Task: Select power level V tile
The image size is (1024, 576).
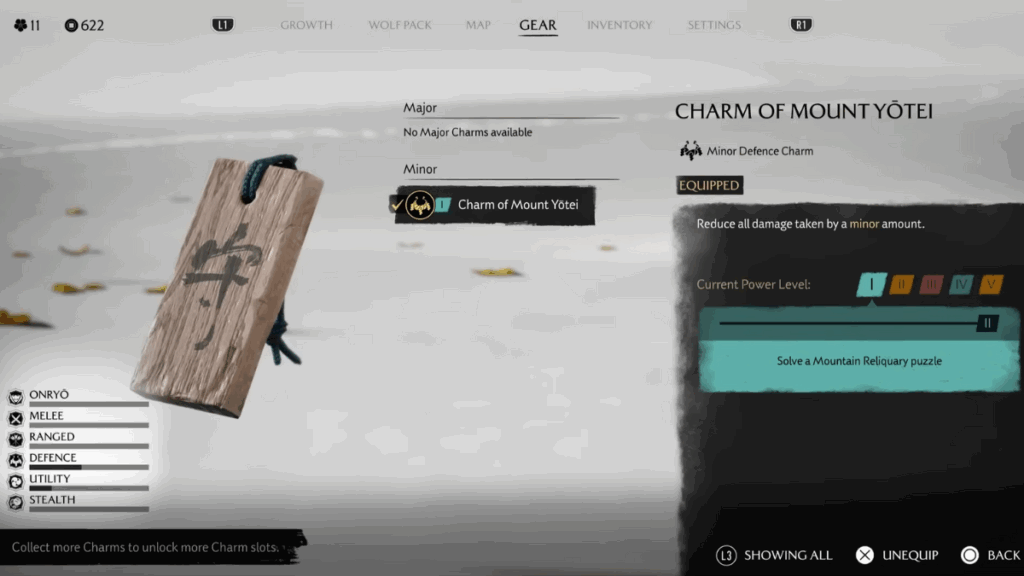Action: 991,285
